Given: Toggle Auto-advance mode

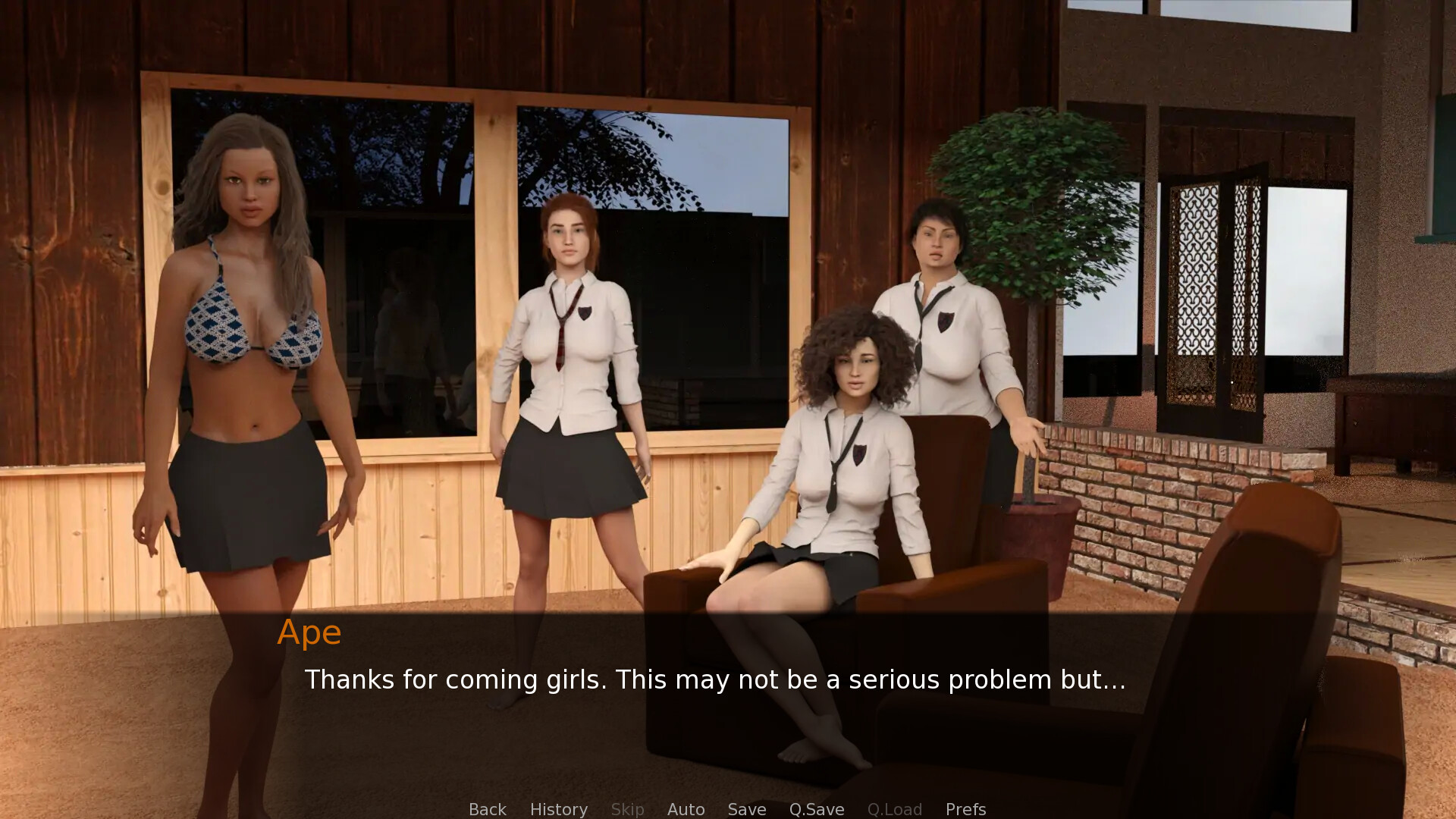Looking at the screenshot, I should click(x=686, y=809).
